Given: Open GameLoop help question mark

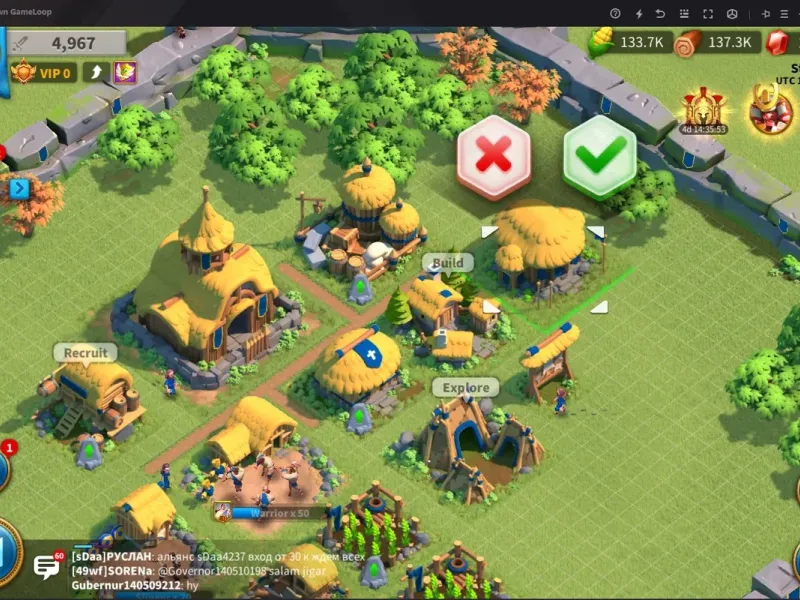Looking at the screenshot, I should click(615, 14).
